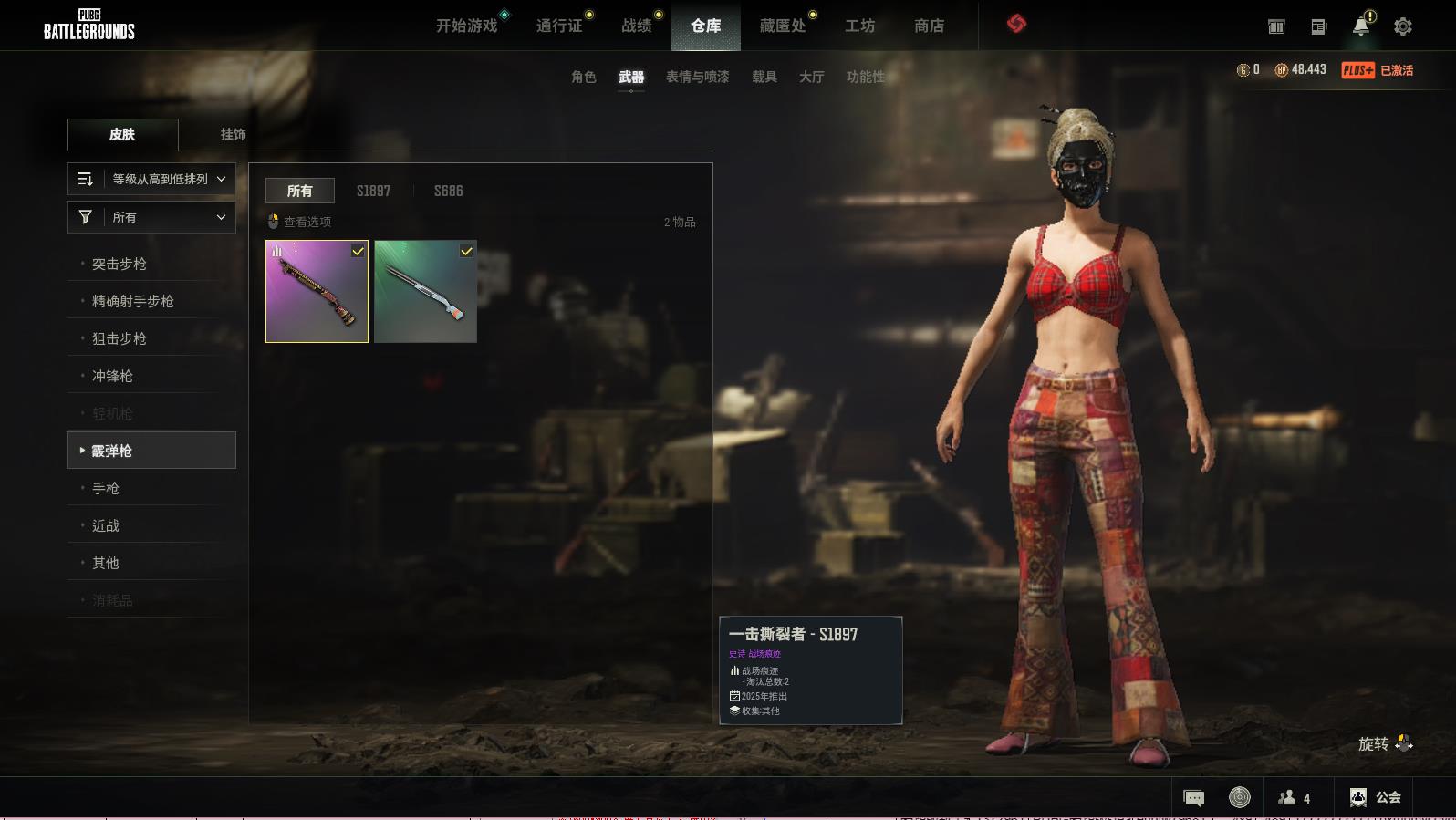Viewport: 1456px width, 820px height.
Task: Select the purple S1897 shotgun skin
Action: (317, 292)
